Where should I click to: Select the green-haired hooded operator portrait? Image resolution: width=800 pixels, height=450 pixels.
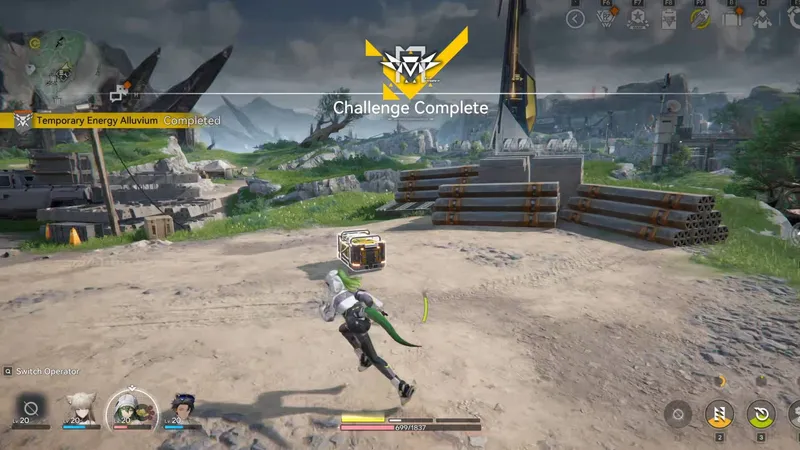point(131,408)
